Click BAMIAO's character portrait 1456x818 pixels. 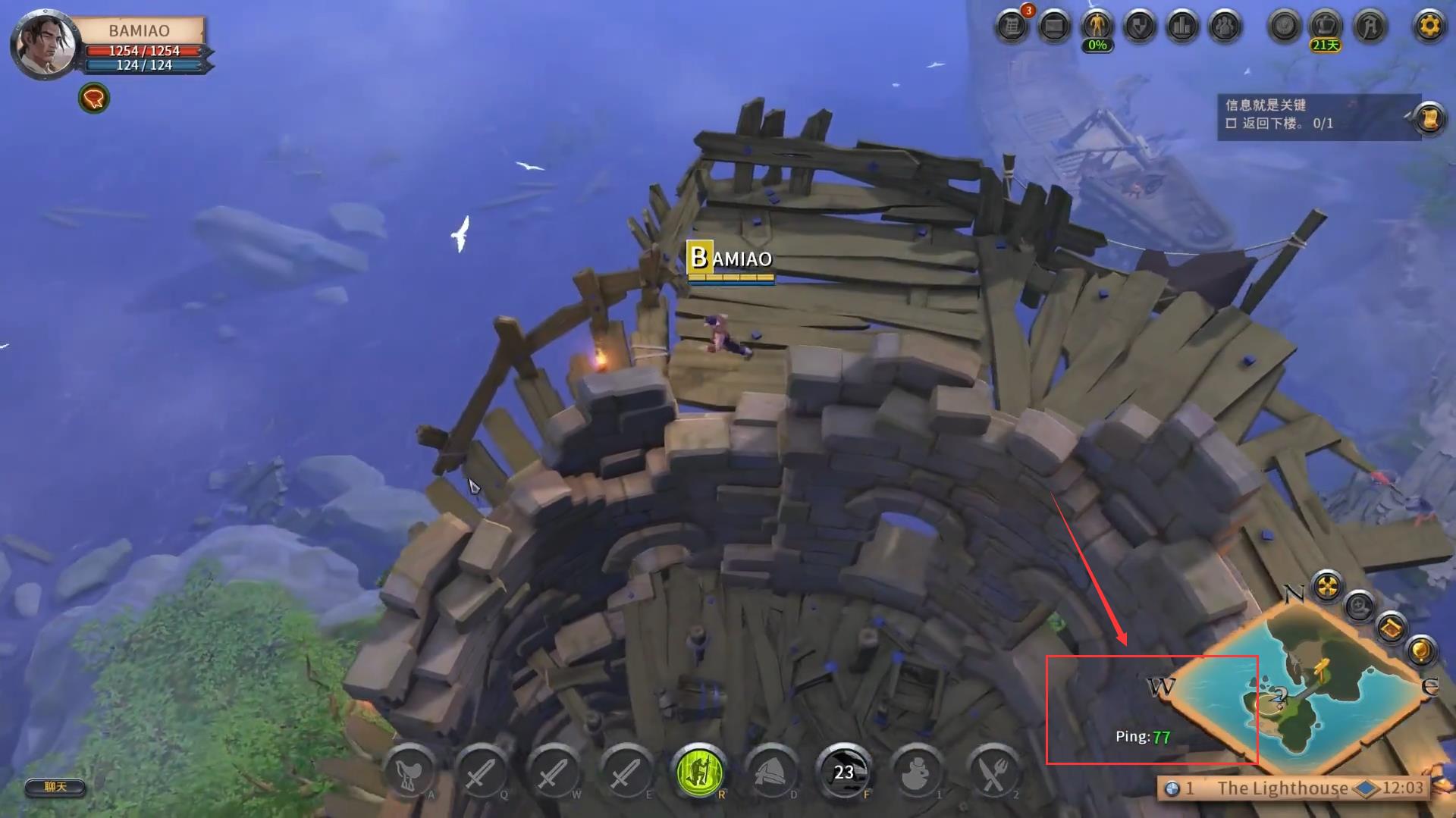click(45, 44)
